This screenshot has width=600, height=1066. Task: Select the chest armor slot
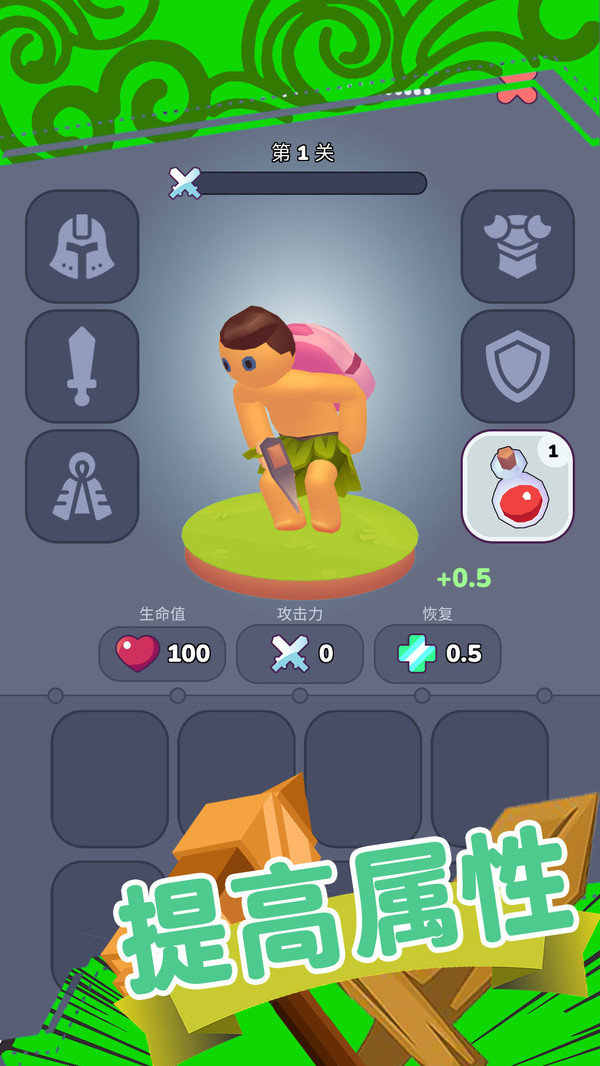point(517,246)
